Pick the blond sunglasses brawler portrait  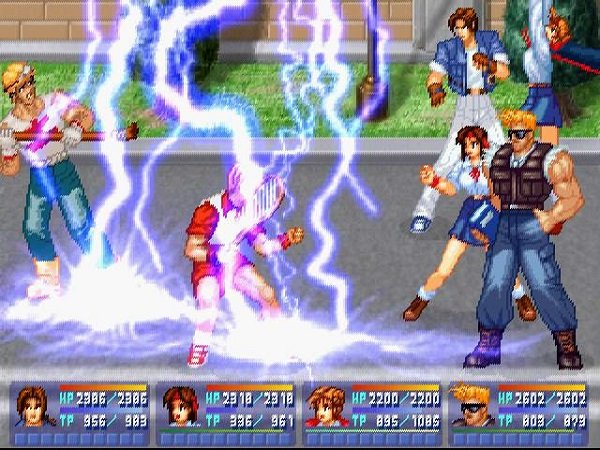click(471, 407)
